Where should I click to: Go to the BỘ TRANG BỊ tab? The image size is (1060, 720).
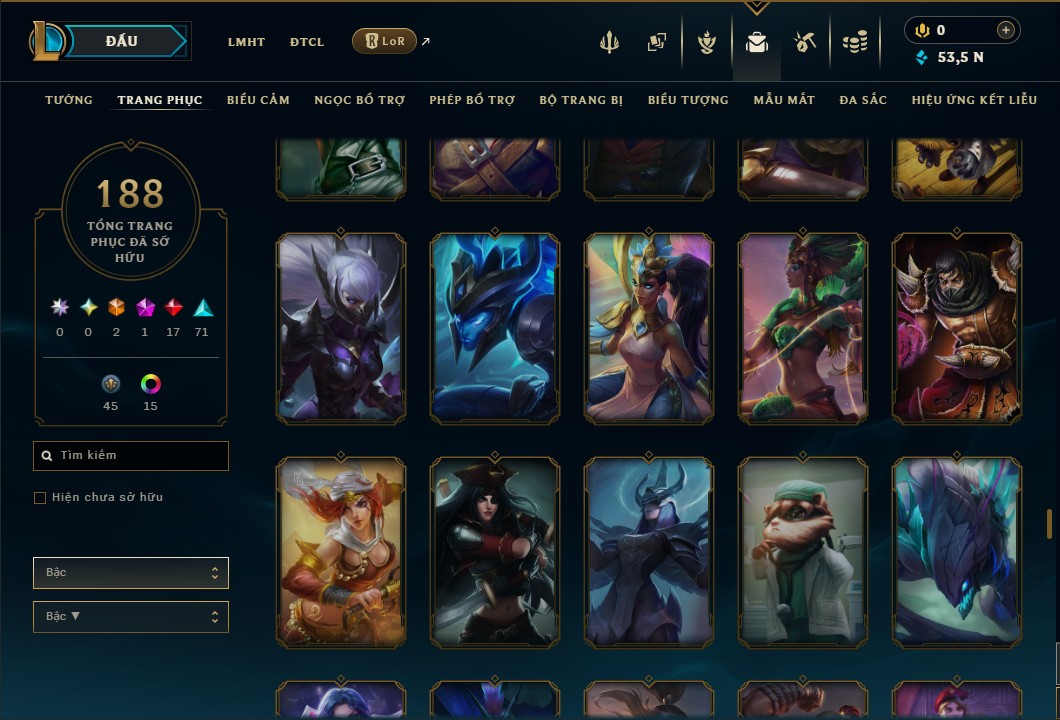point(581,100)
